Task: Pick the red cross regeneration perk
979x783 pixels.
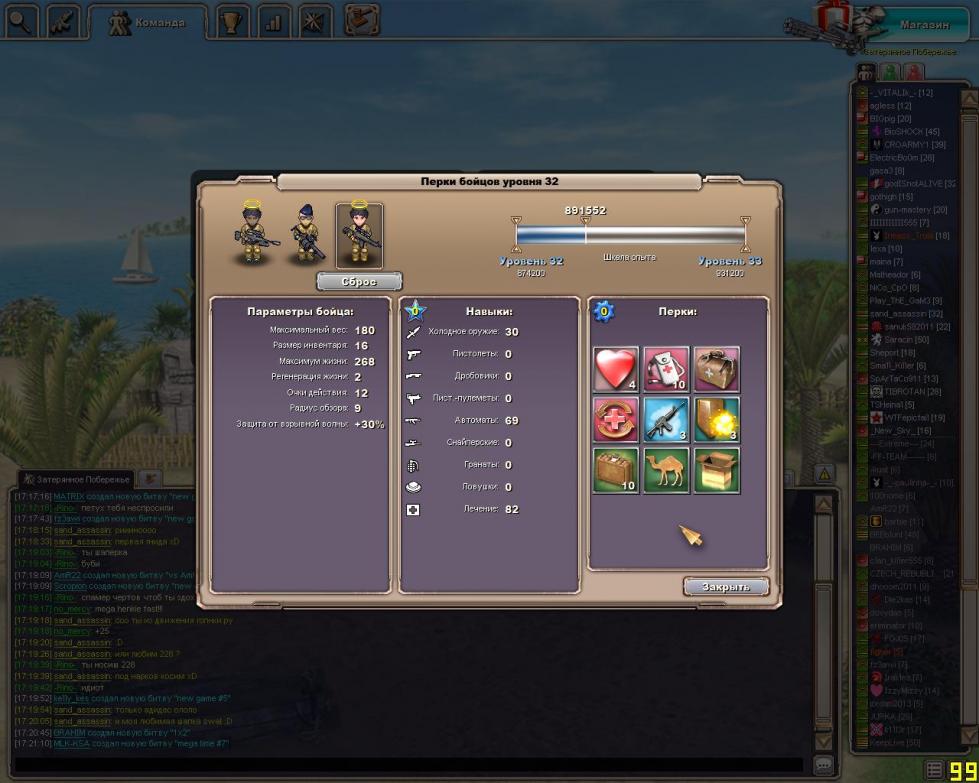Action: [616, 419]
